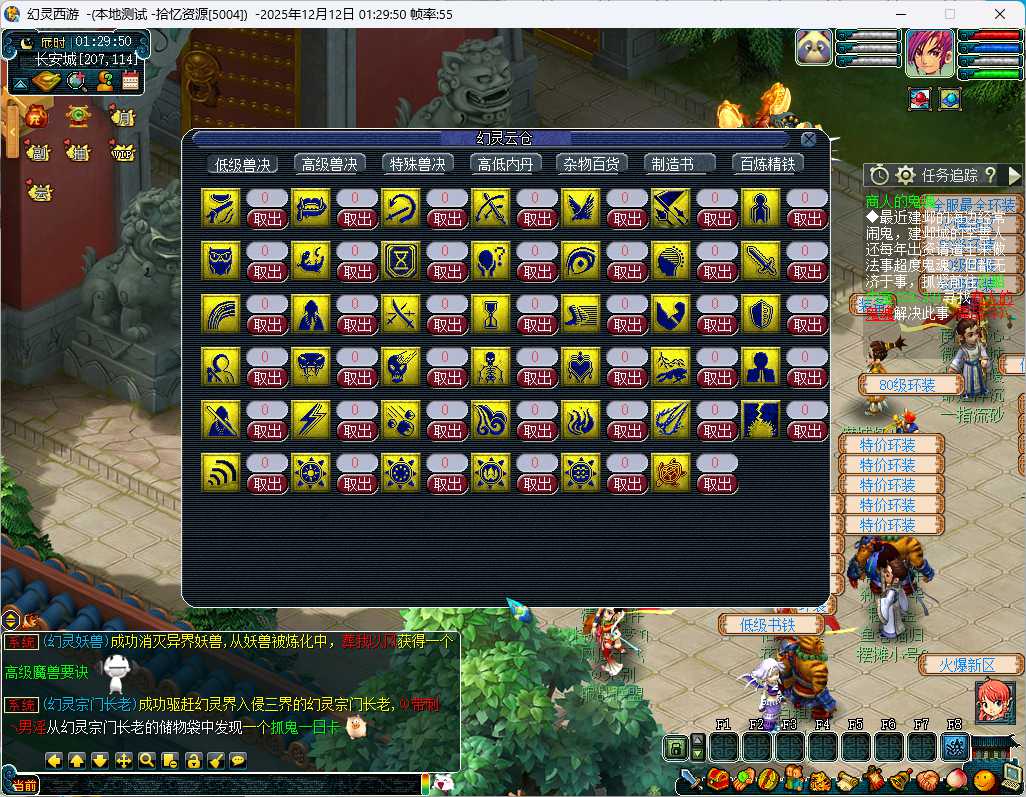The width and height of the screenshot is (1026, 797).
Task: Select the owl face skill icon
Action: coord(220,260)
